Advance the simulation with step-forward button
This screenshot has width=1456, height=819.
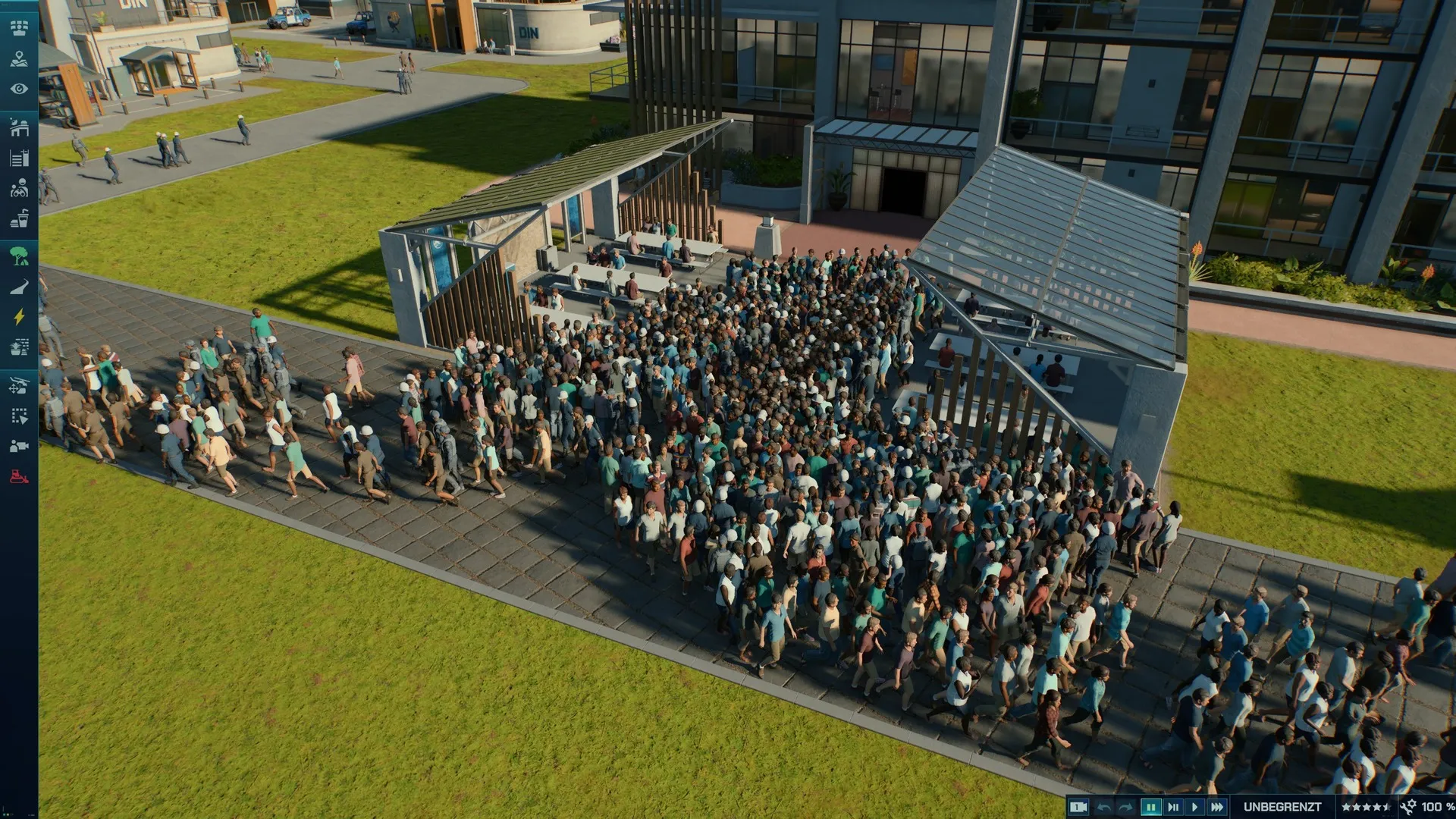(1173, 807)
